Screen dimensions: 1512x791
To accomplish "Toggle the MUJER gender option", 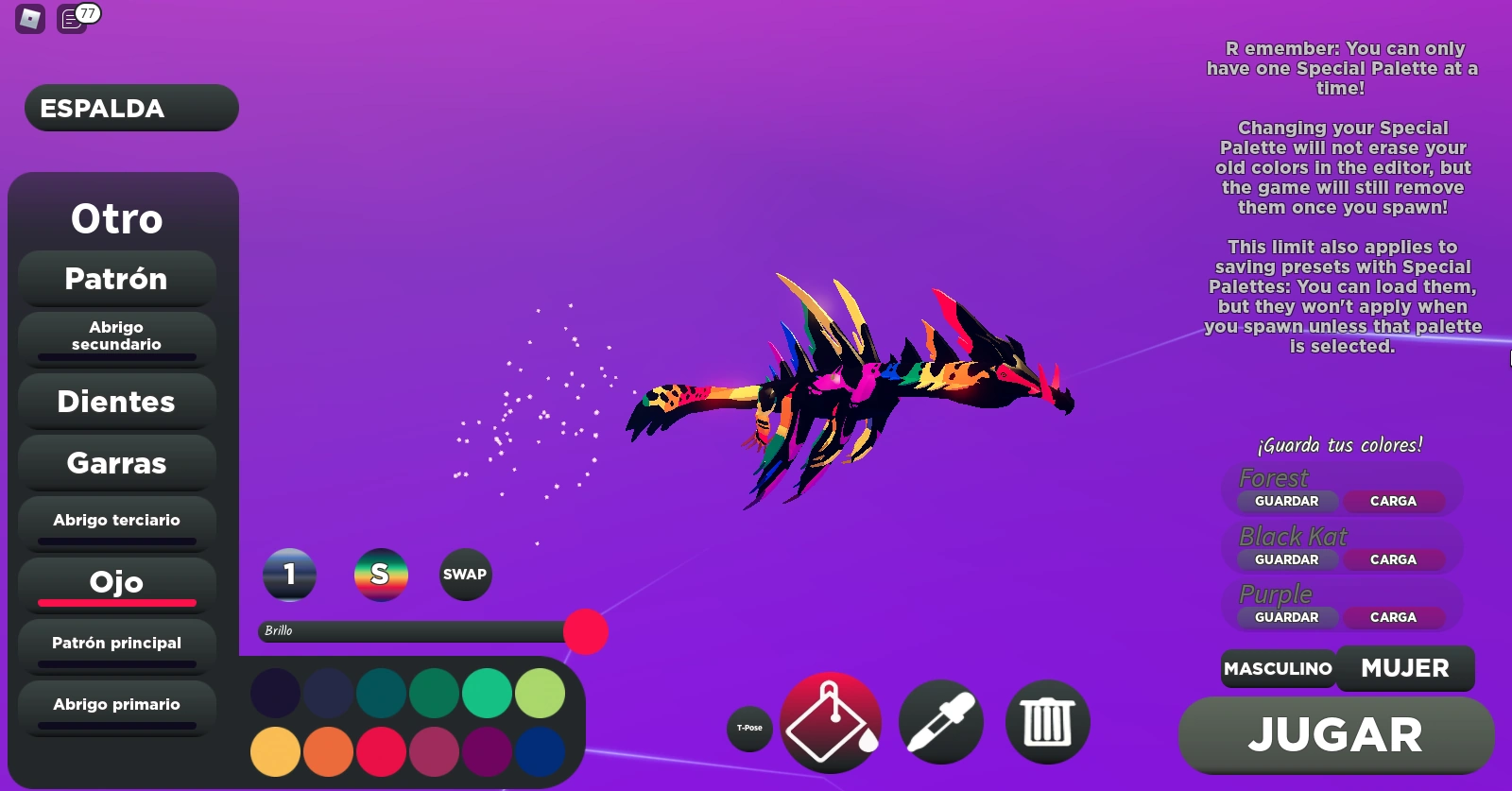I will (x=1405, y=667).
